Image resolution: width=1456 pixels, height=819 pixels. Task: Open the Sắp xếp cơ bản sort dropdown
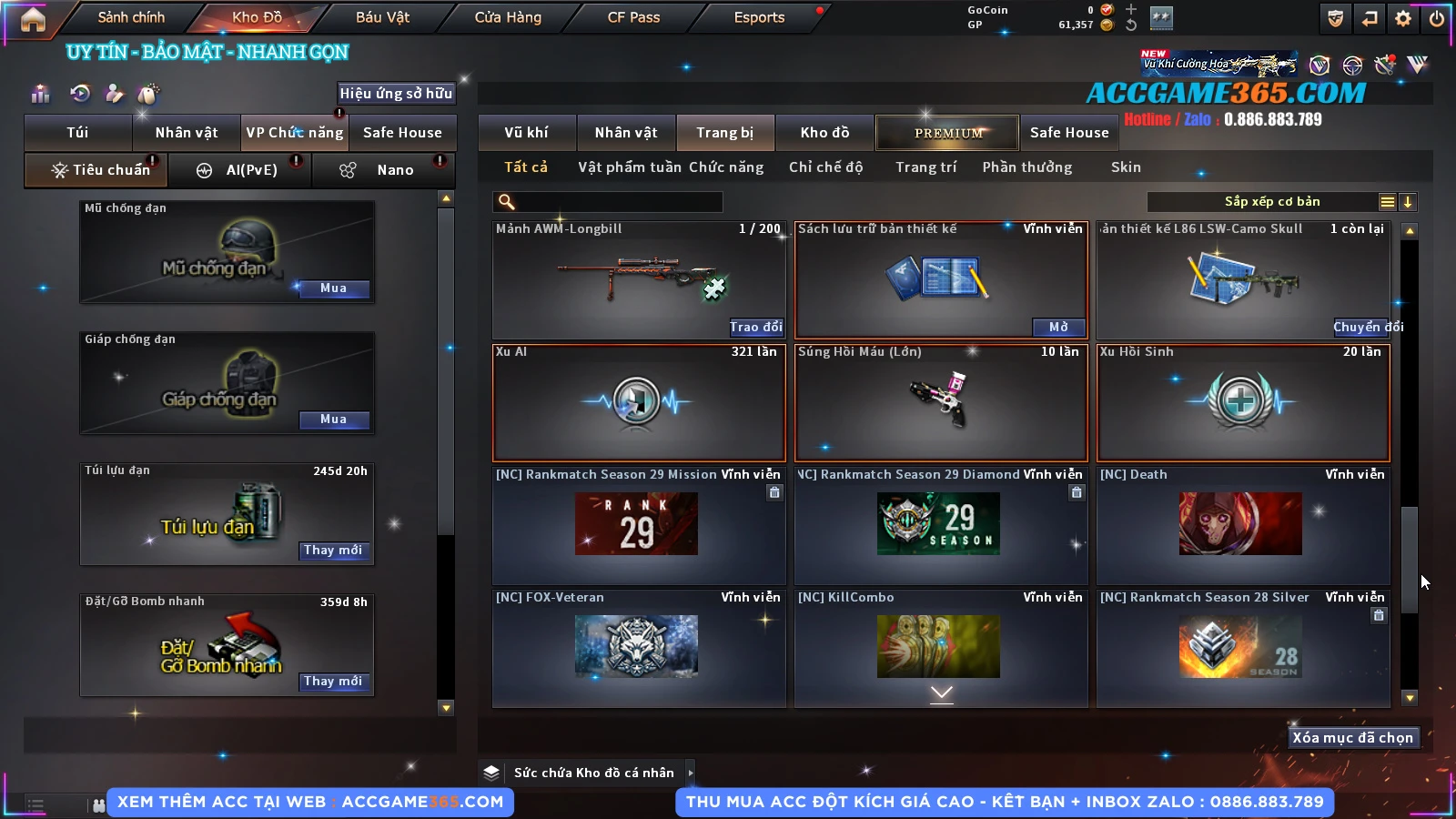point(1271,202)
